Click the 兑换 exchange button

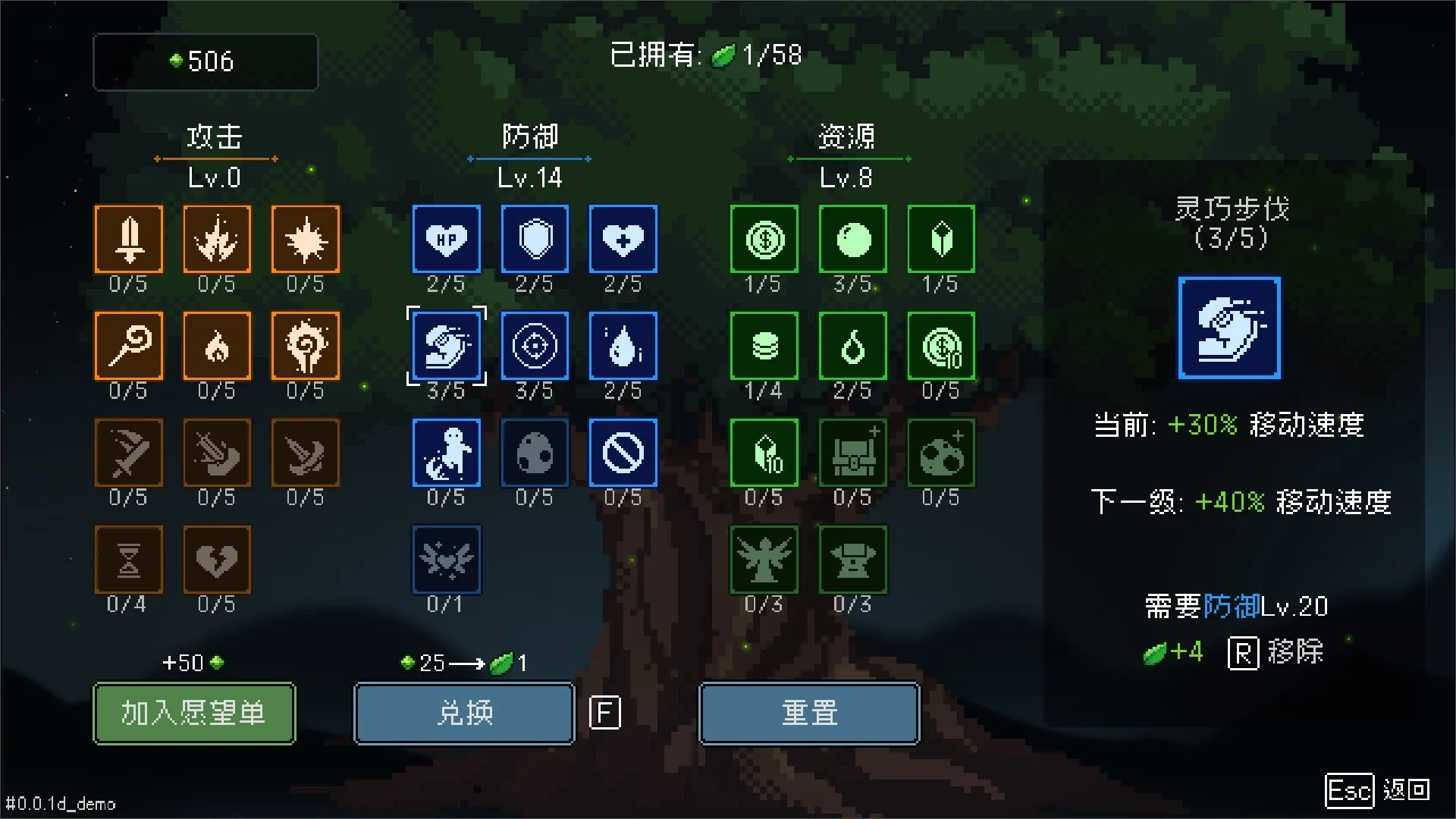(x=463, y=713)
